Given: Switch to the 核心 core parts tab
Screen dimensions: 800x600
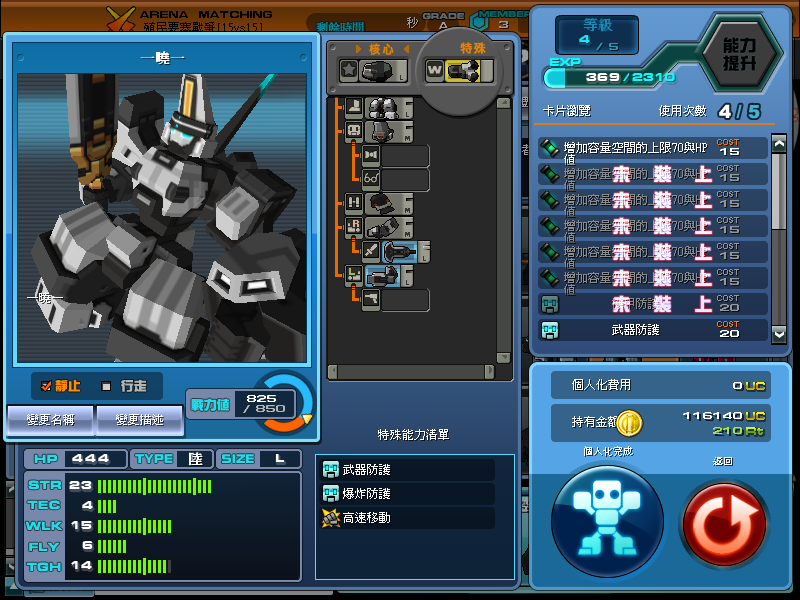Looking at the screenshot, I should click(382, 48).
